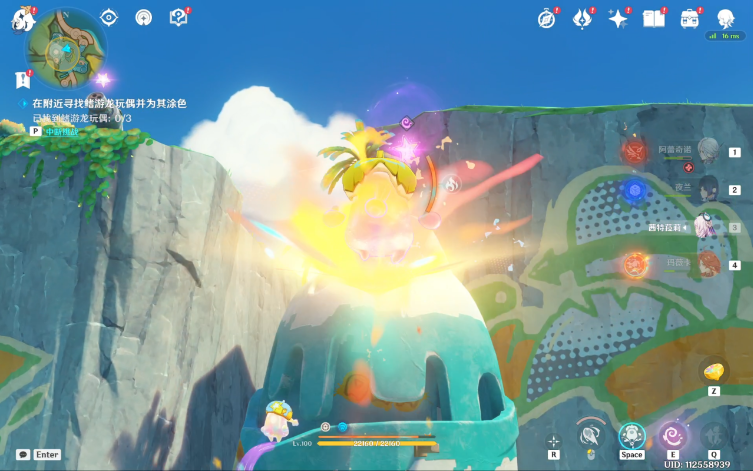Switch to the fourth party member

point(708,264)
